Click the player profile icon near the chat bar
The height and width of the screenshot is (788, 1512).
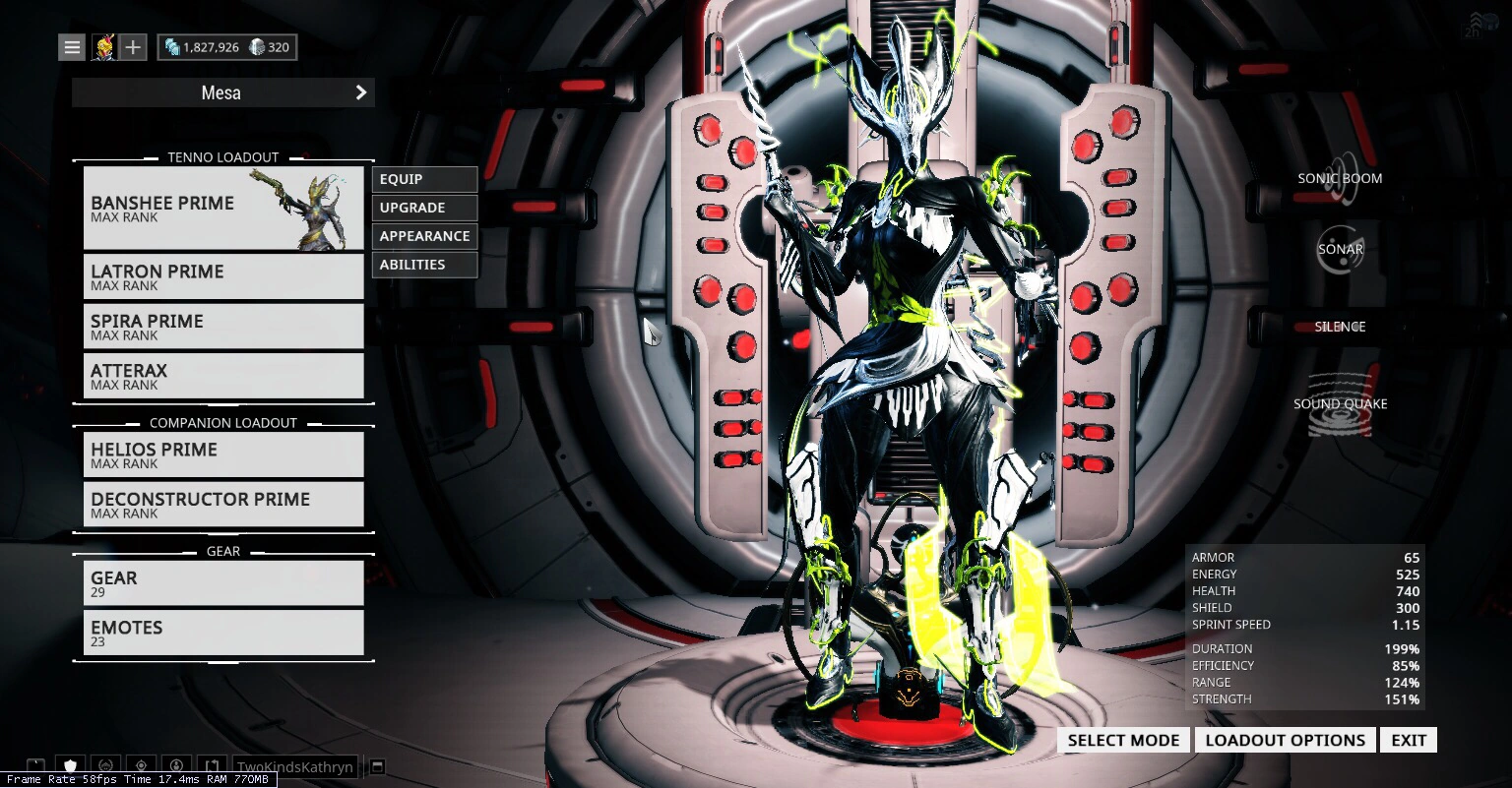(177, 765)
